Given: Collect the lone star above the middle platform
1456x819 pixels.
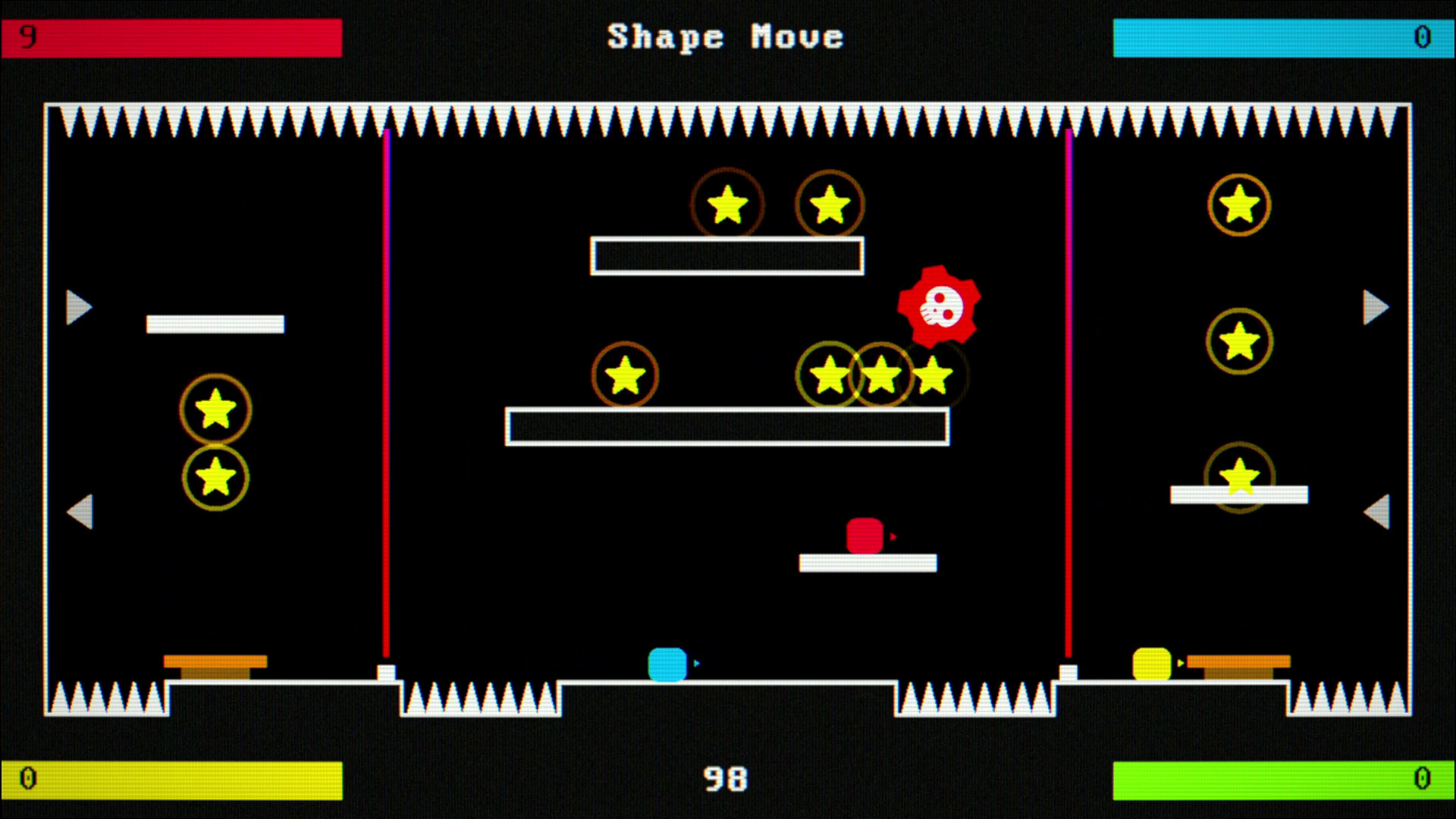Looking at the screenshot, I should coord(626,375).
